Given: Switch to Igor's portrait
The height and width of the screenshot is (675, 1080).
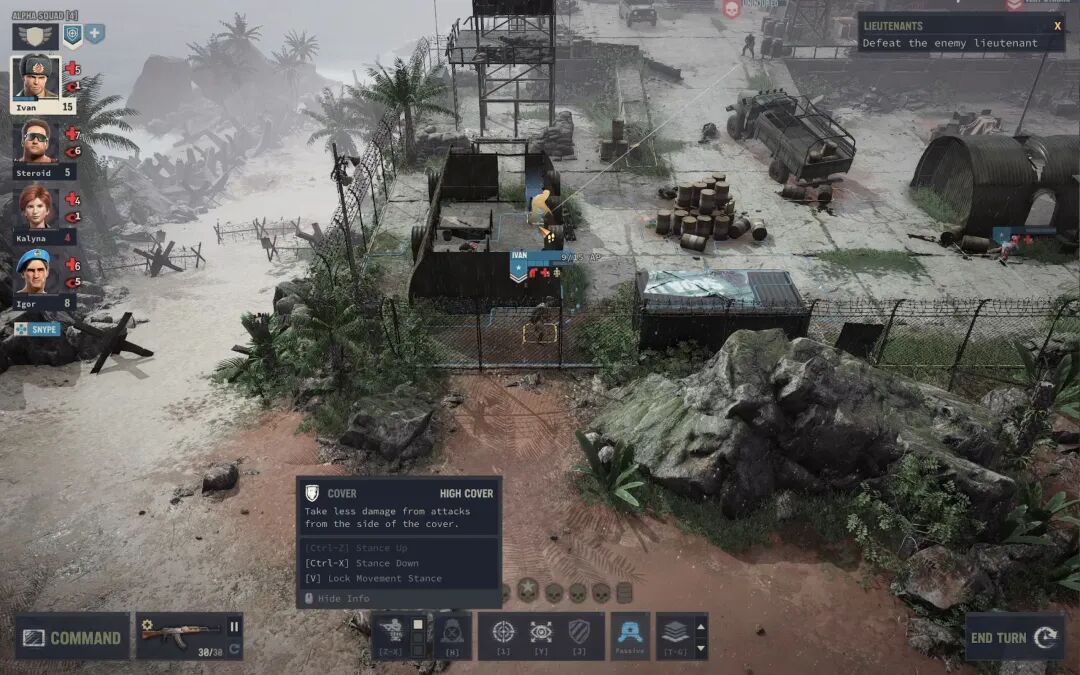Looking at the screenshot, I should 36,271.
